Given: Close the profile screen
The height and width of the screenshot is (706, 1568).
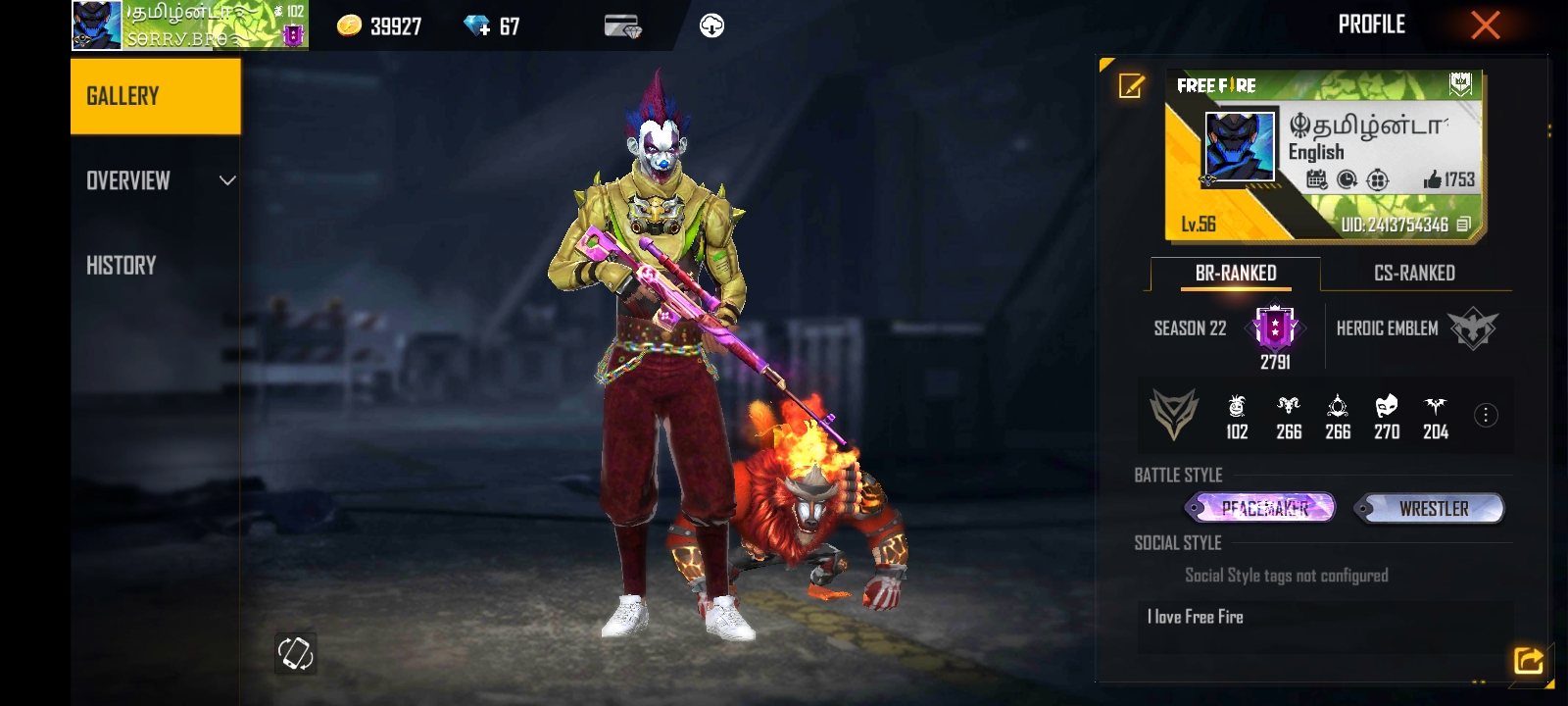Looking at the screenshot, I should [1485, 25].
